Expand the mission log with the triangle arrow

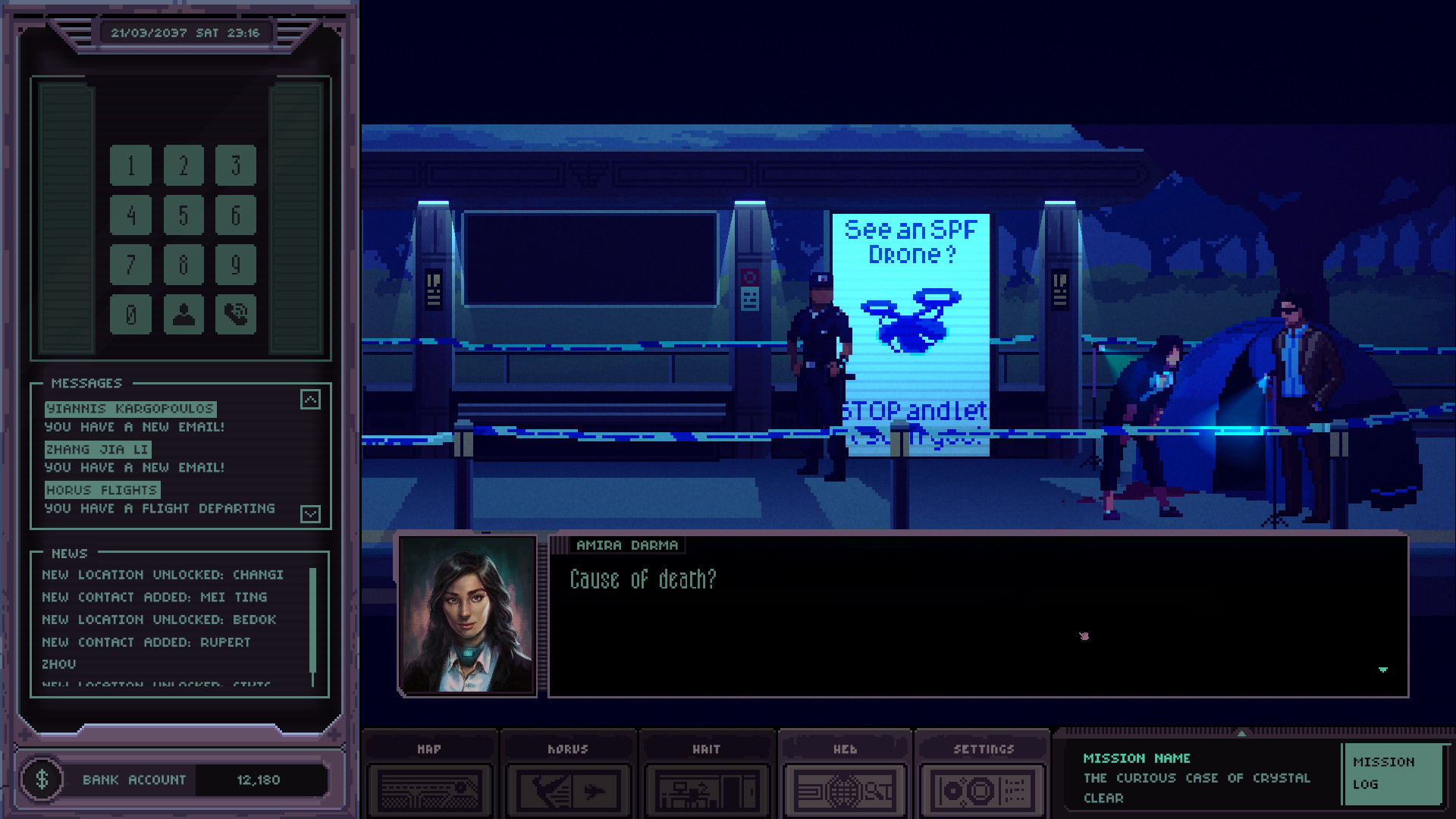(x=1241, y=733)
